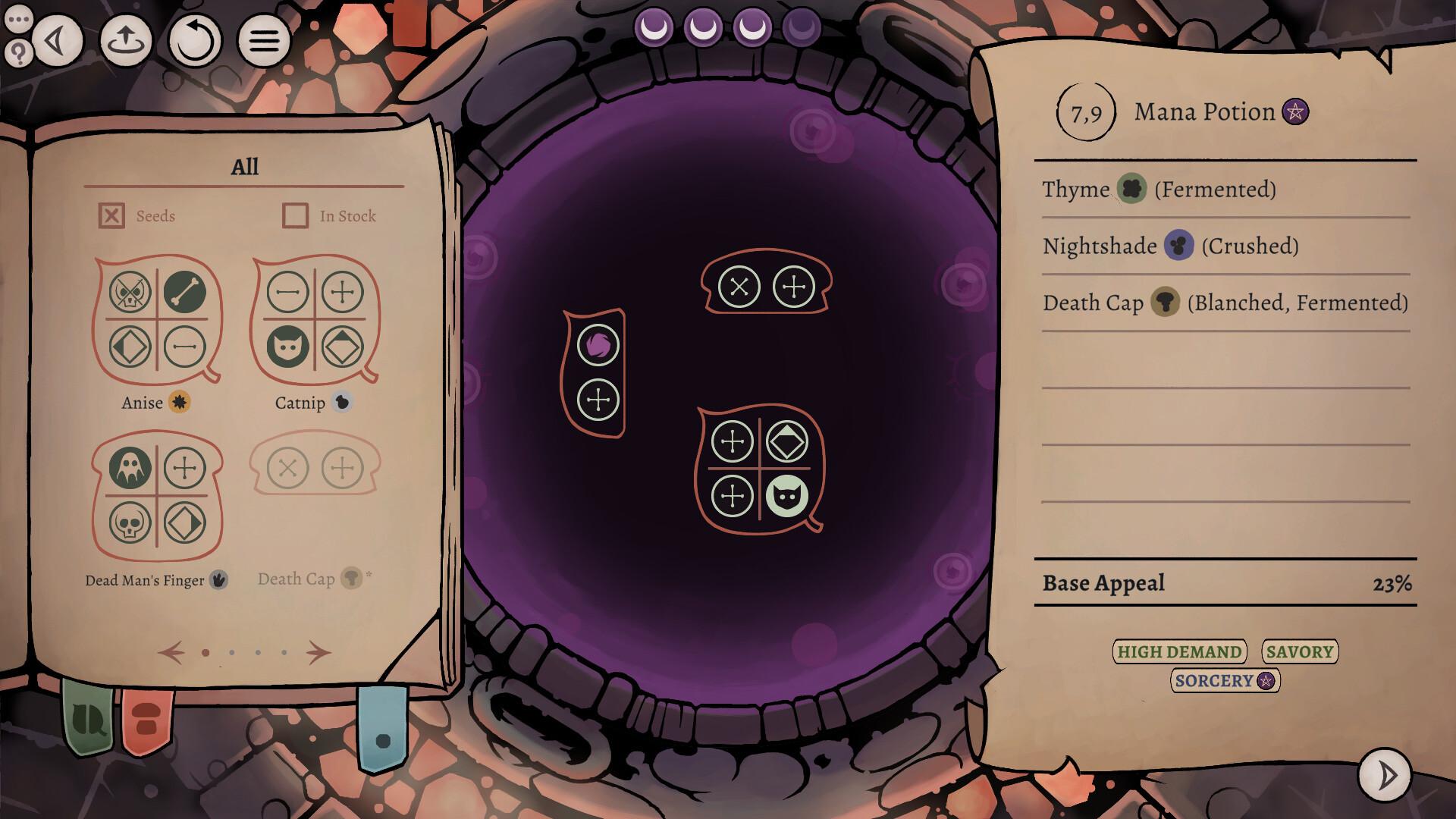Jump to the first page dot
Image resolution: width=1456 pixels, height=819 pixels.
click(207, 653)
